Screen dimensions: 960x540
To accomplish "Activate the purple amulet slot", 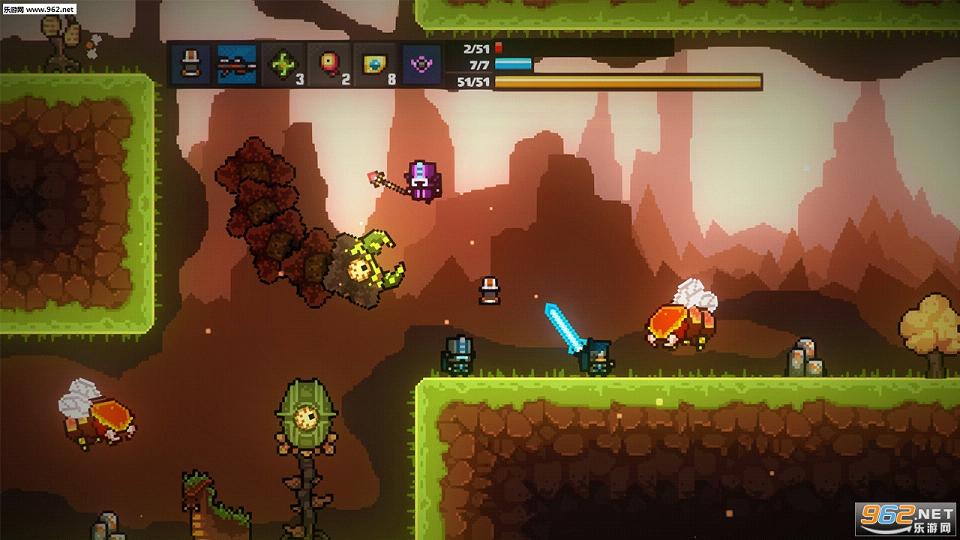I will click(x=424, y=65).
